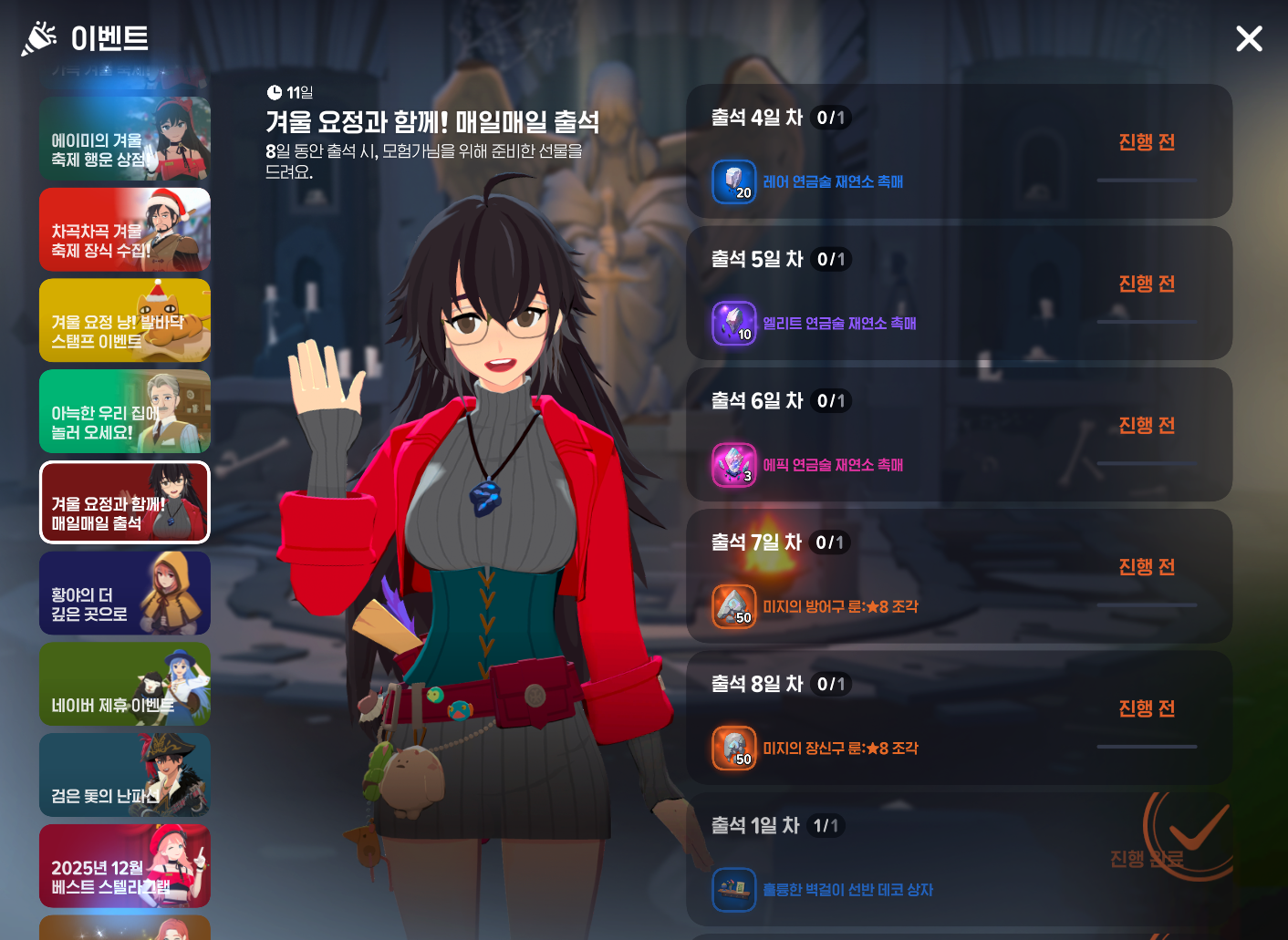Select the 차곡차곡 겨울 축제 장식 수집 event
This screenshot has height=940, width=1288.
(x=125, y=230)
